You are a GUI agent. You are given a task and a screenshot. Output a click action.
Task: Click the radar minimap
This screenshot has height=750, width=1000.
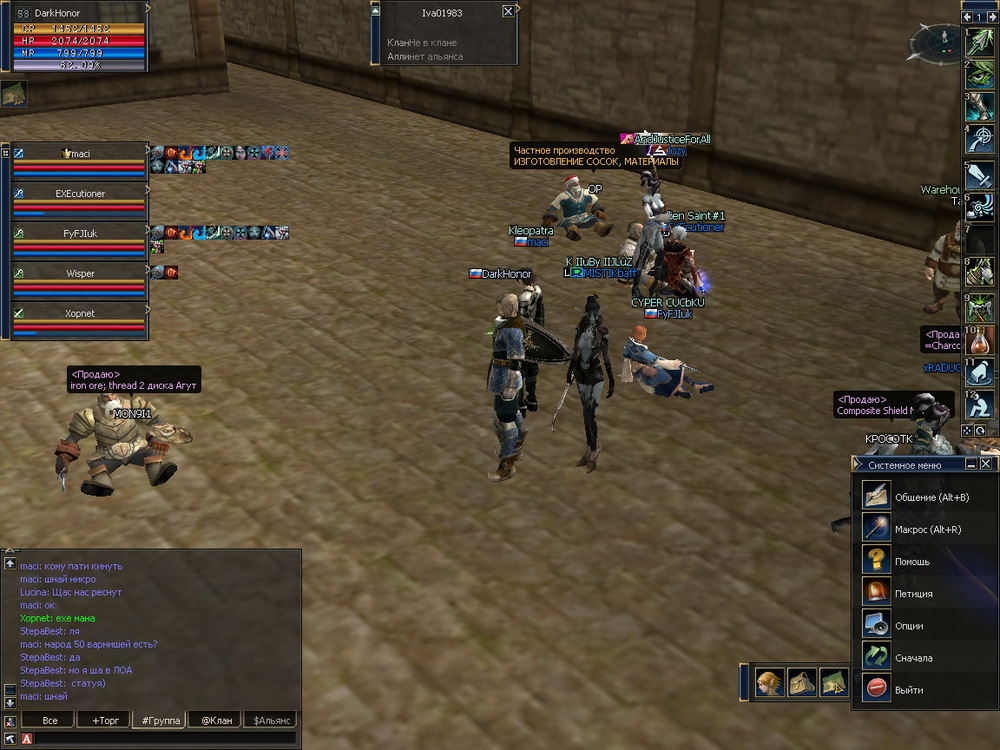[x=933, y=42]
